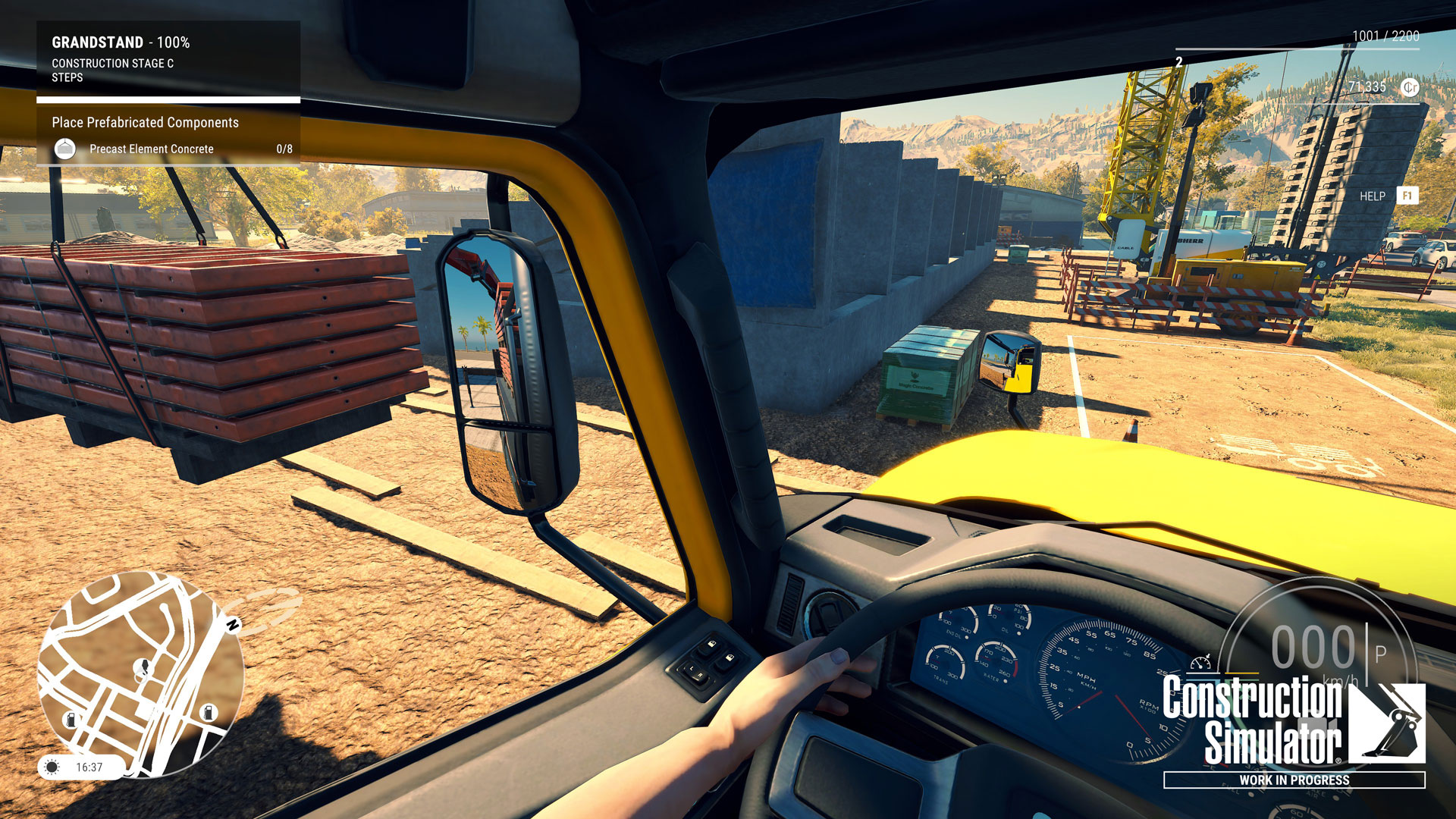Click the fuel station marker on minimap

pyautogui.click(x=209, y=712)
